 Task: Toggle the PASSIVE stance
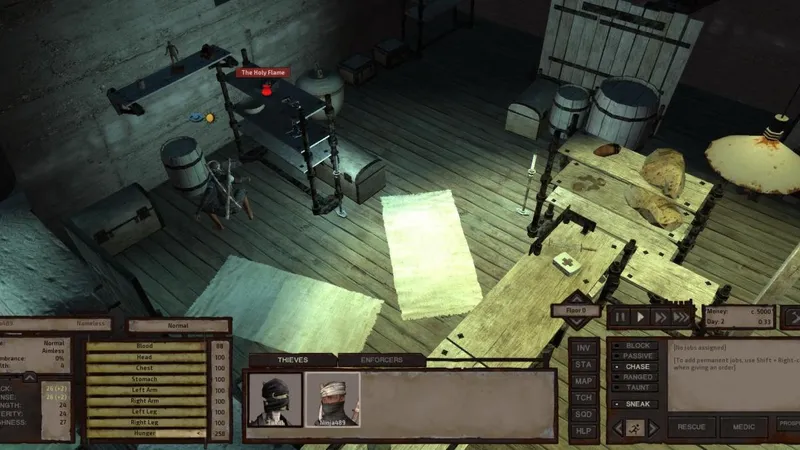pos(635,356)
